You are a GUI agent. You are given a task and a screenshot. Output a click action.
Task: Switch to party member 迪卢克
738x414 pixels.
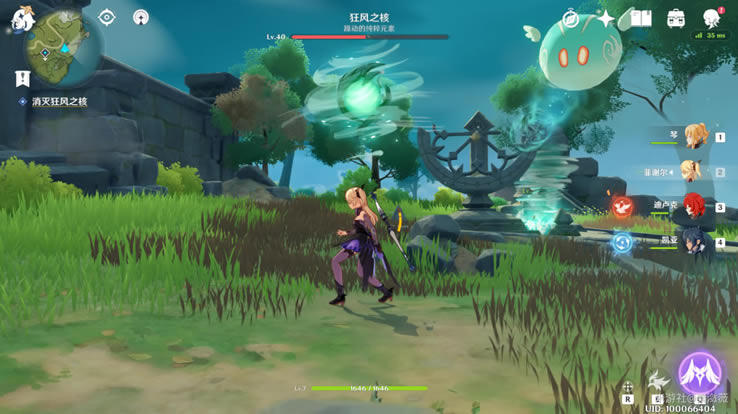tap(691, 207)
